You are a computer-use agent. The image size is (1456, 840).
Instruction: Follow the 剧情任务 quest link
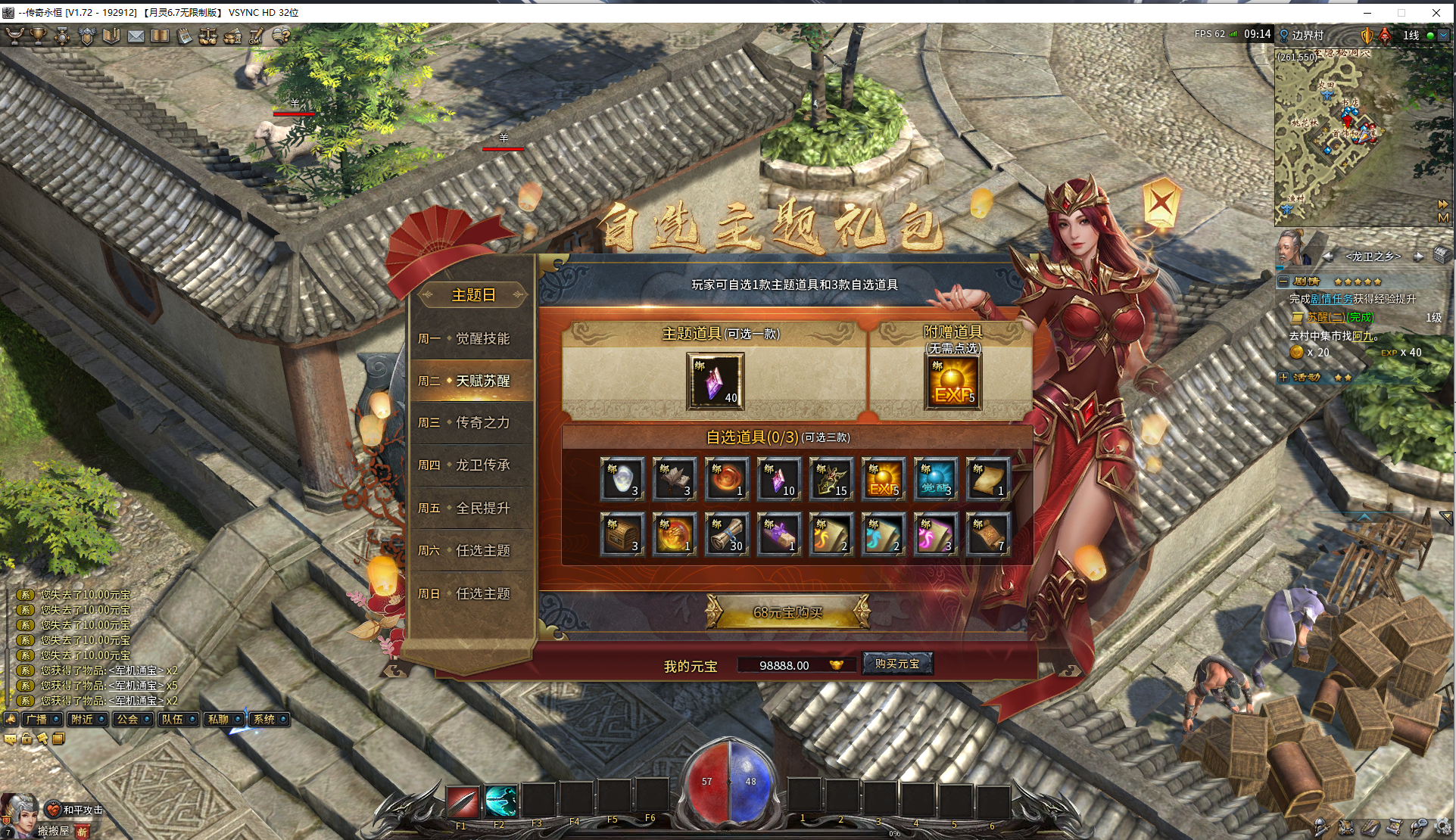coord(1331,299)
